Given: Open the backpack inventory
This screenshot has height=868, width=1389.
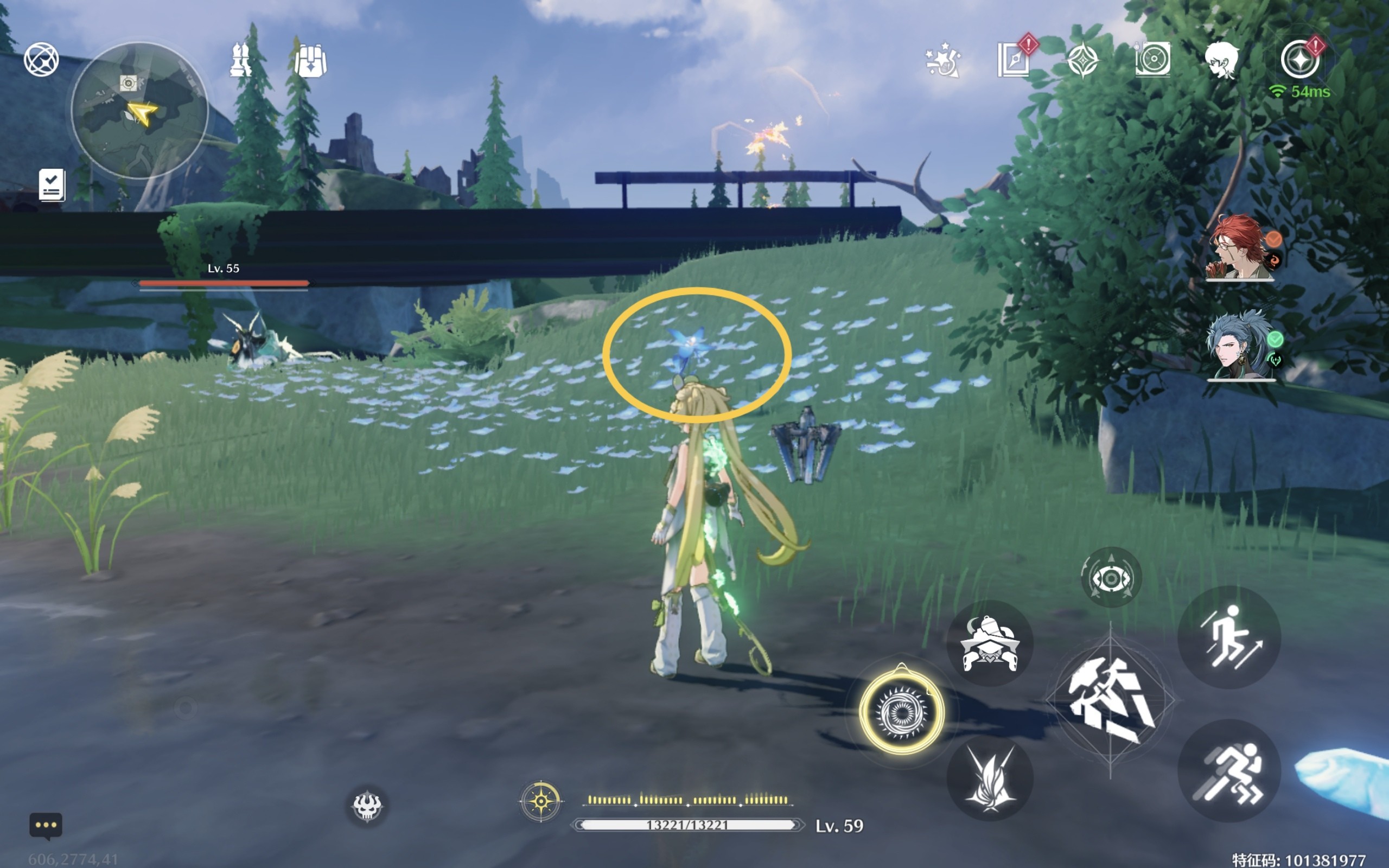Looking at the screenshot, I should pyautogui.click(x=310, y=60).
